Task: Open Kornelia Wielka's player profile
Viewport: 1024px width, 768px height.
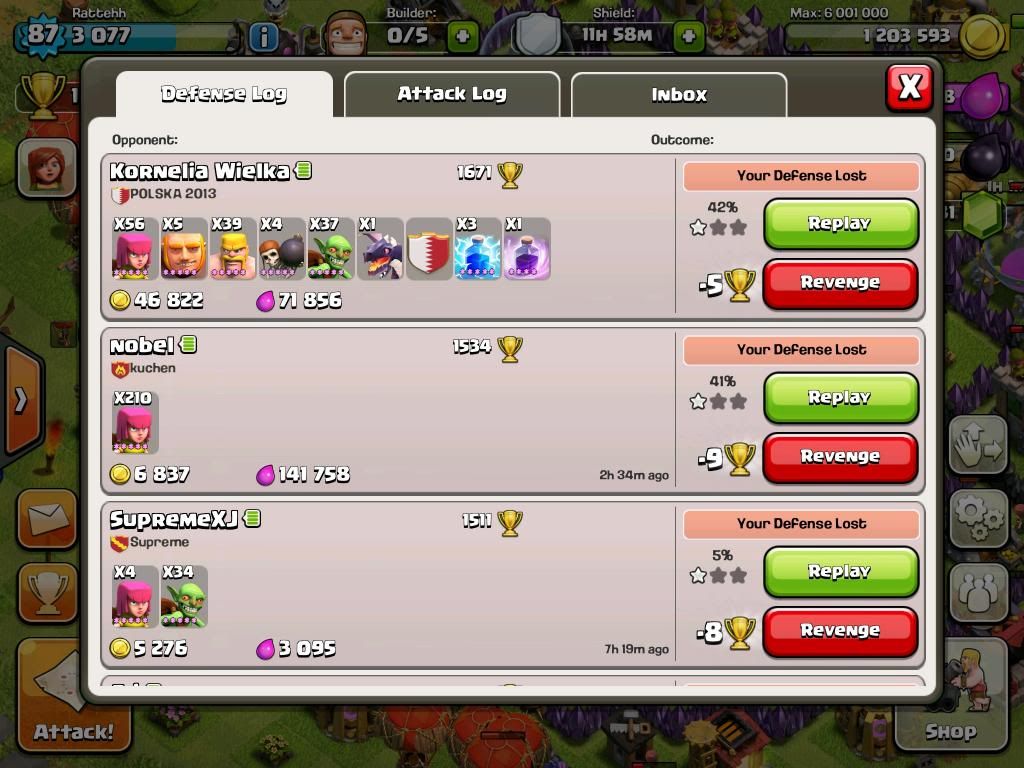Action: tap(200, 171)
